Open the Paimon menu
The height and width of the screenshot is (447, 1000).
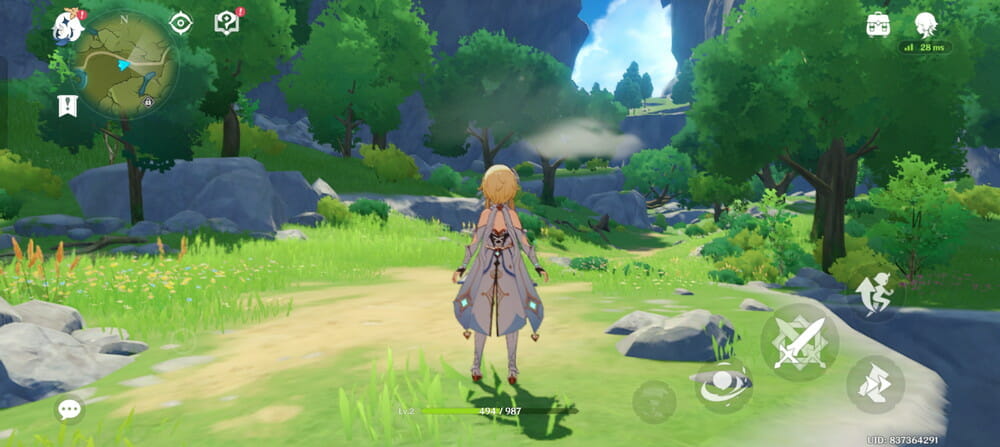(x=68, y=25)
